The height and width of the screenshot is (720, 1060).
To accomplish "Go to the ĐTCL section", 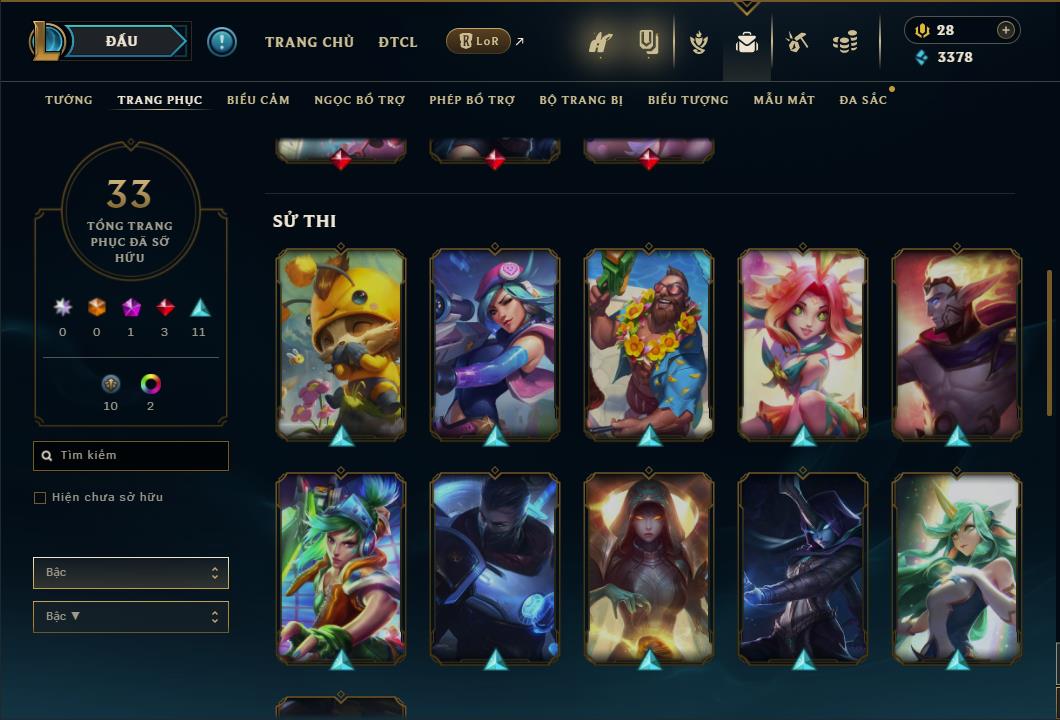I will (398, 42).
